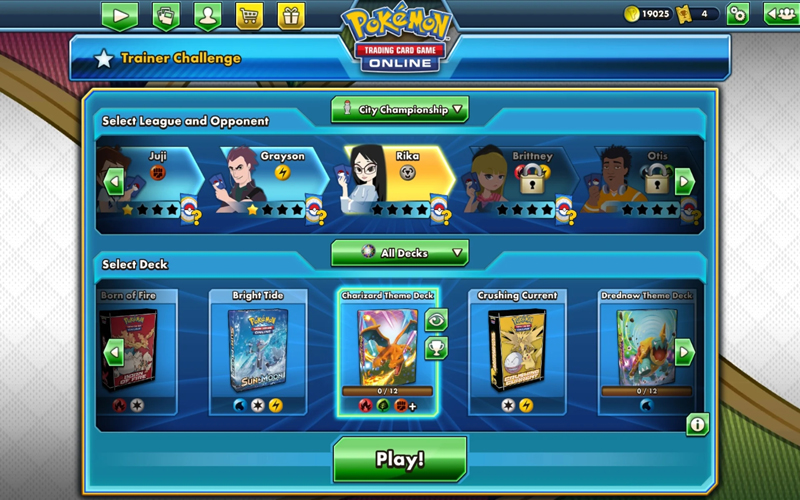Open the info button
This screenshot has height=500, width=800.
click(697, 424)
